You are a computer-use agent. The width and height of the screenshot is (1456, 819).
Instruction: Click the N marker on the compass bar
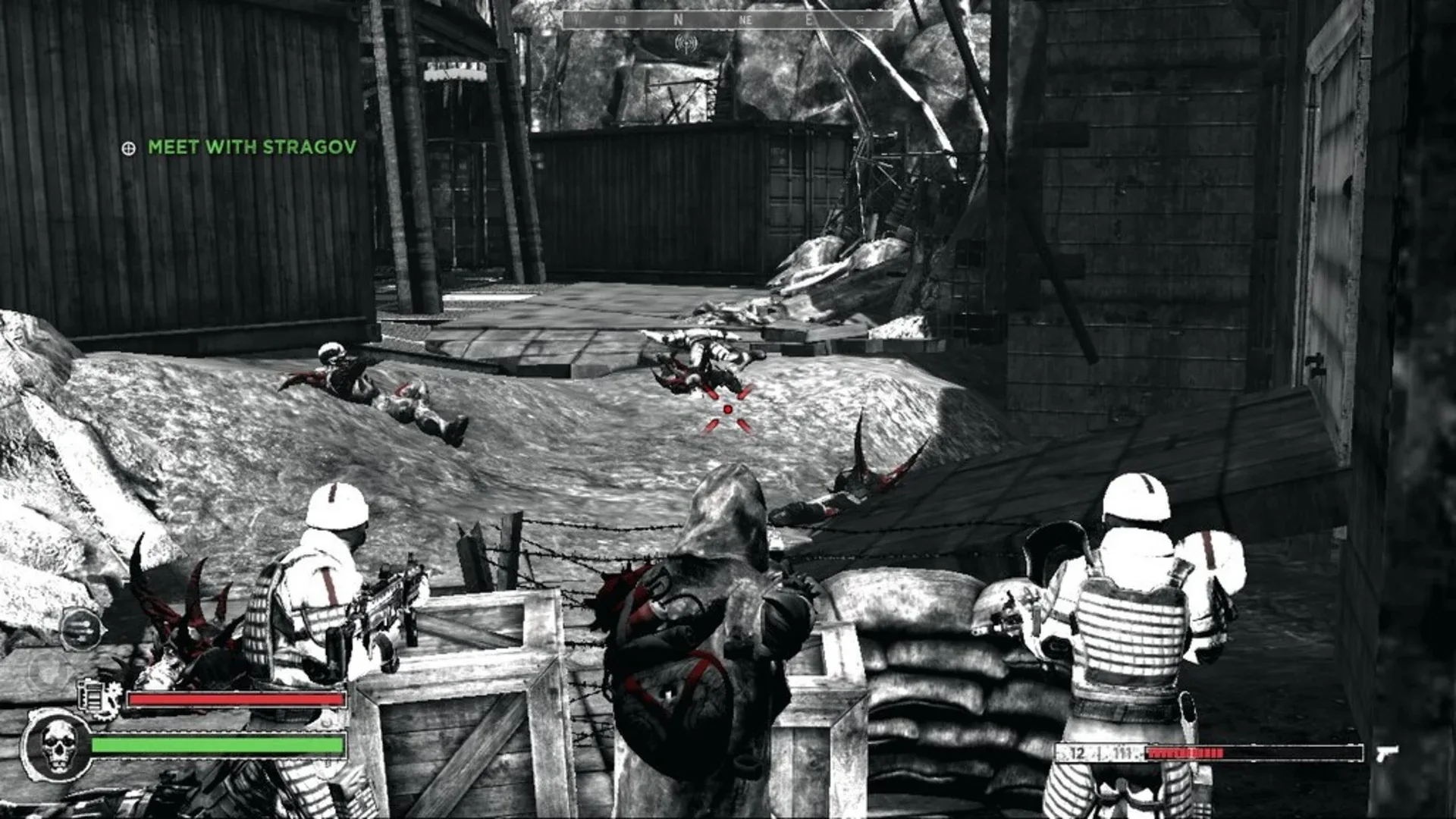(677, 19)
